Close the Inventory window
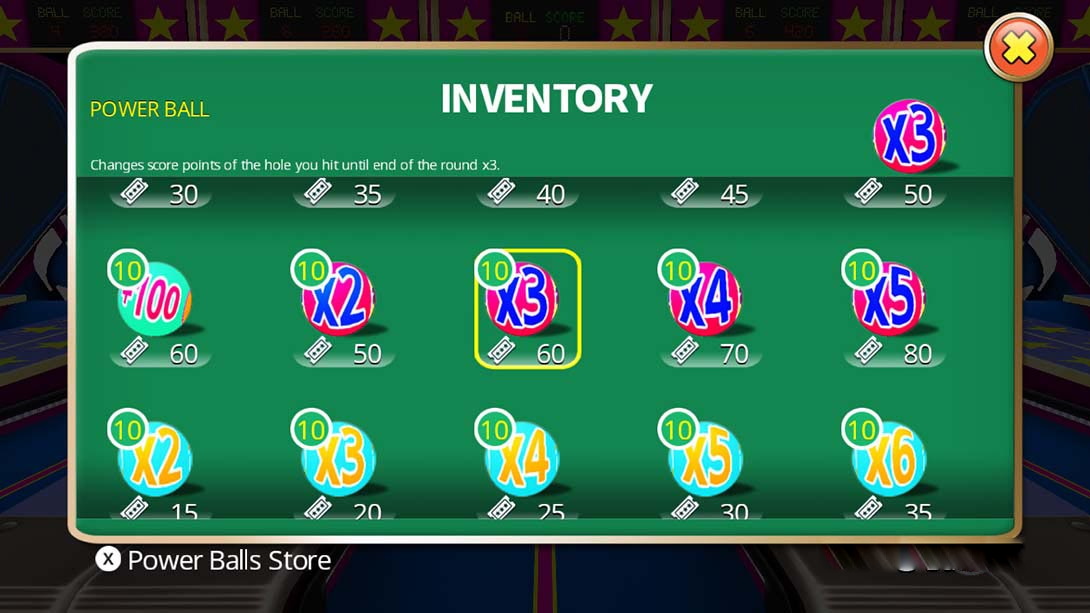Viewport: 1090px width, 613px height. click(1018, 49)
